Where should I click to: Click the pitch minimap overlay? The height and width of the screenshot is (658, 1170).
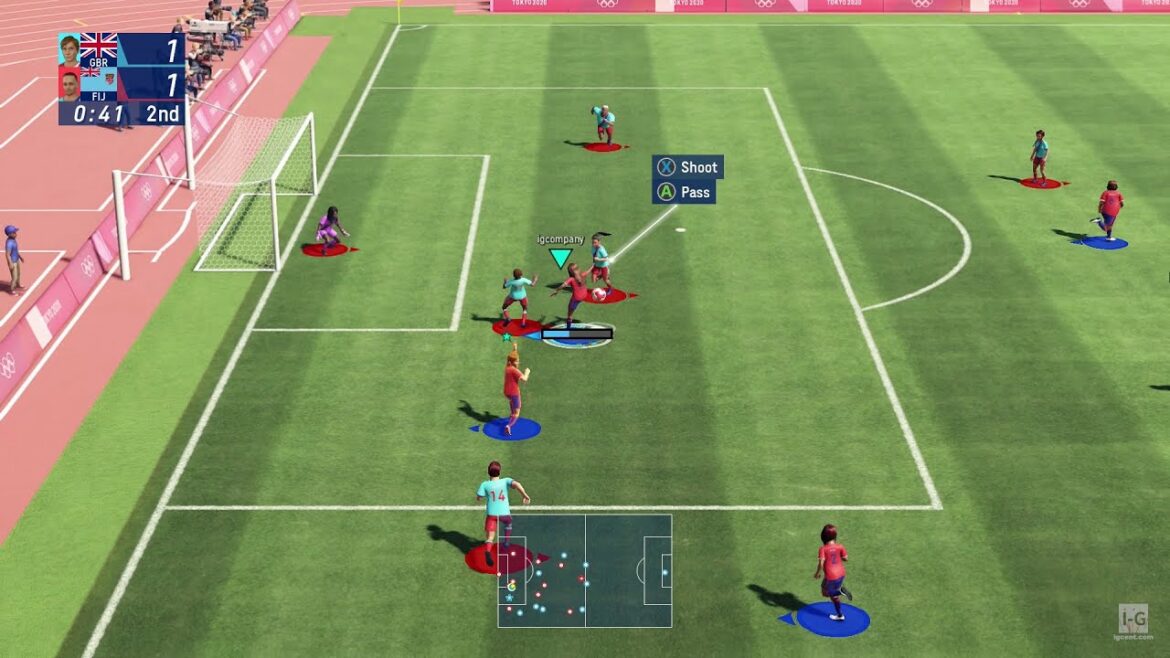click(x=585, y=571)
